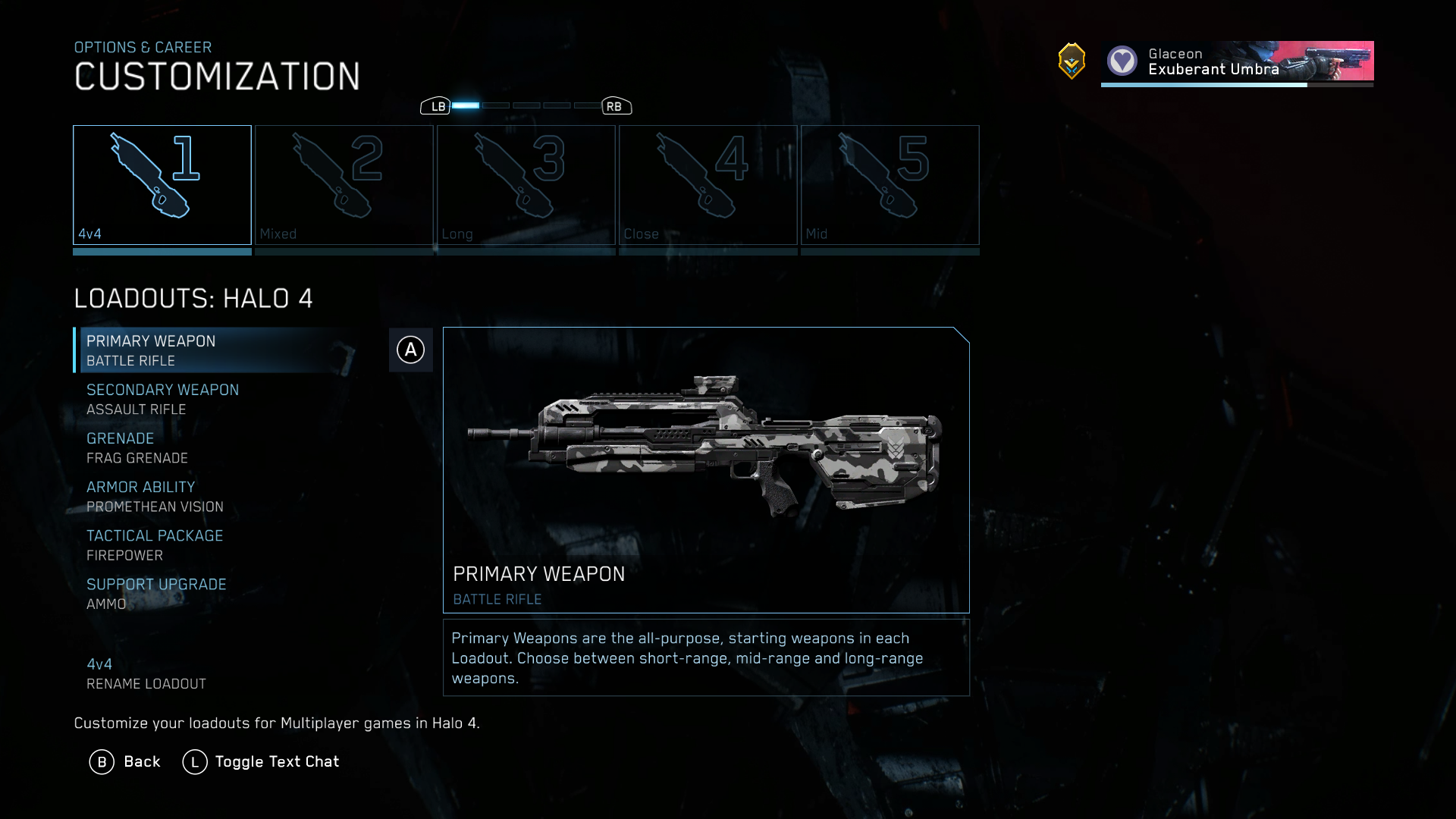Click the gold rank emblem icon
This screenshot has height=819, width=1456.
1072,61
